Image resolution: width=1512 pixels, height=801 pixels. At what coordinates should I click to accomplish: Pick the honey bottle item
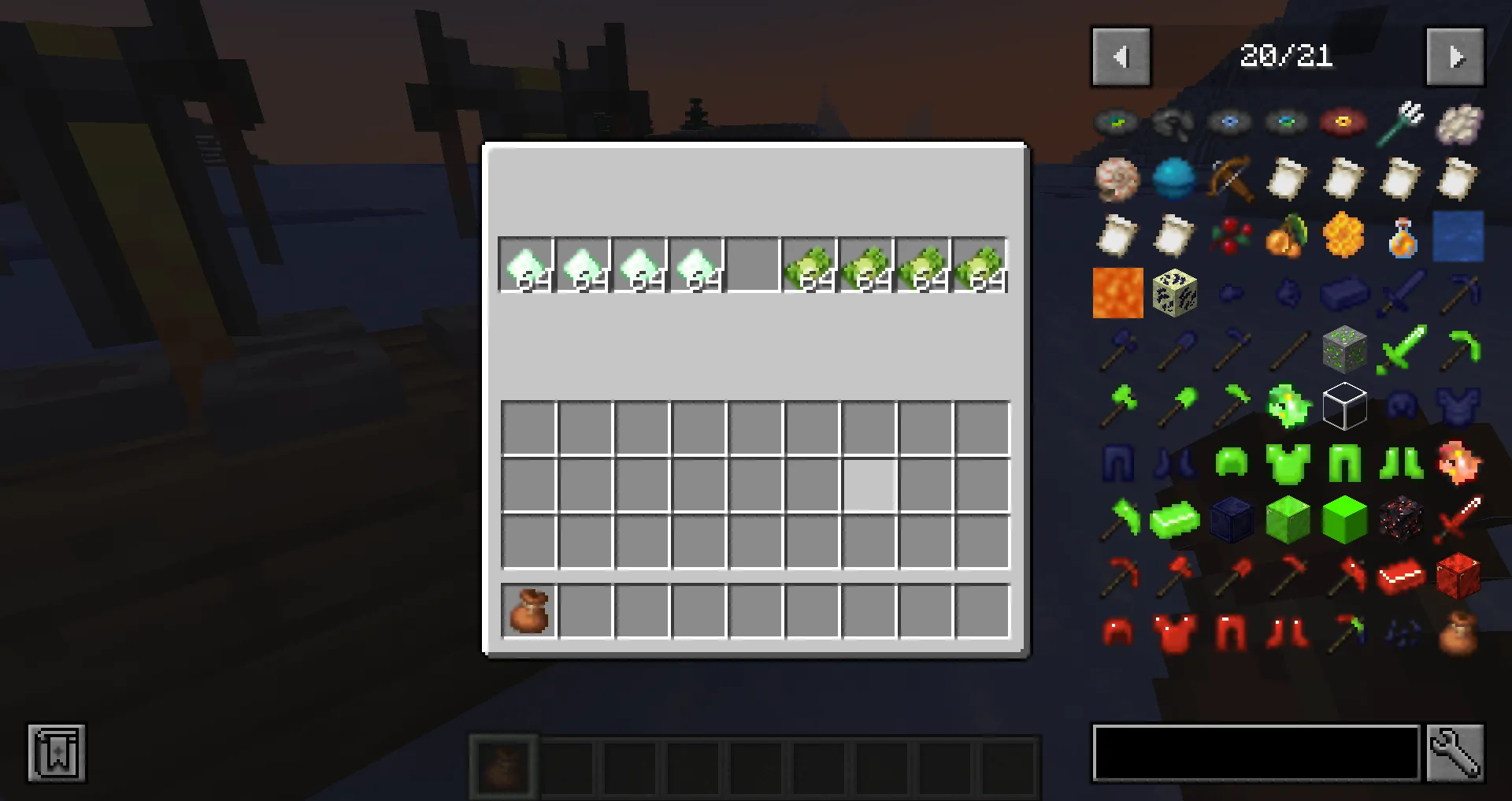point(1400,236)
